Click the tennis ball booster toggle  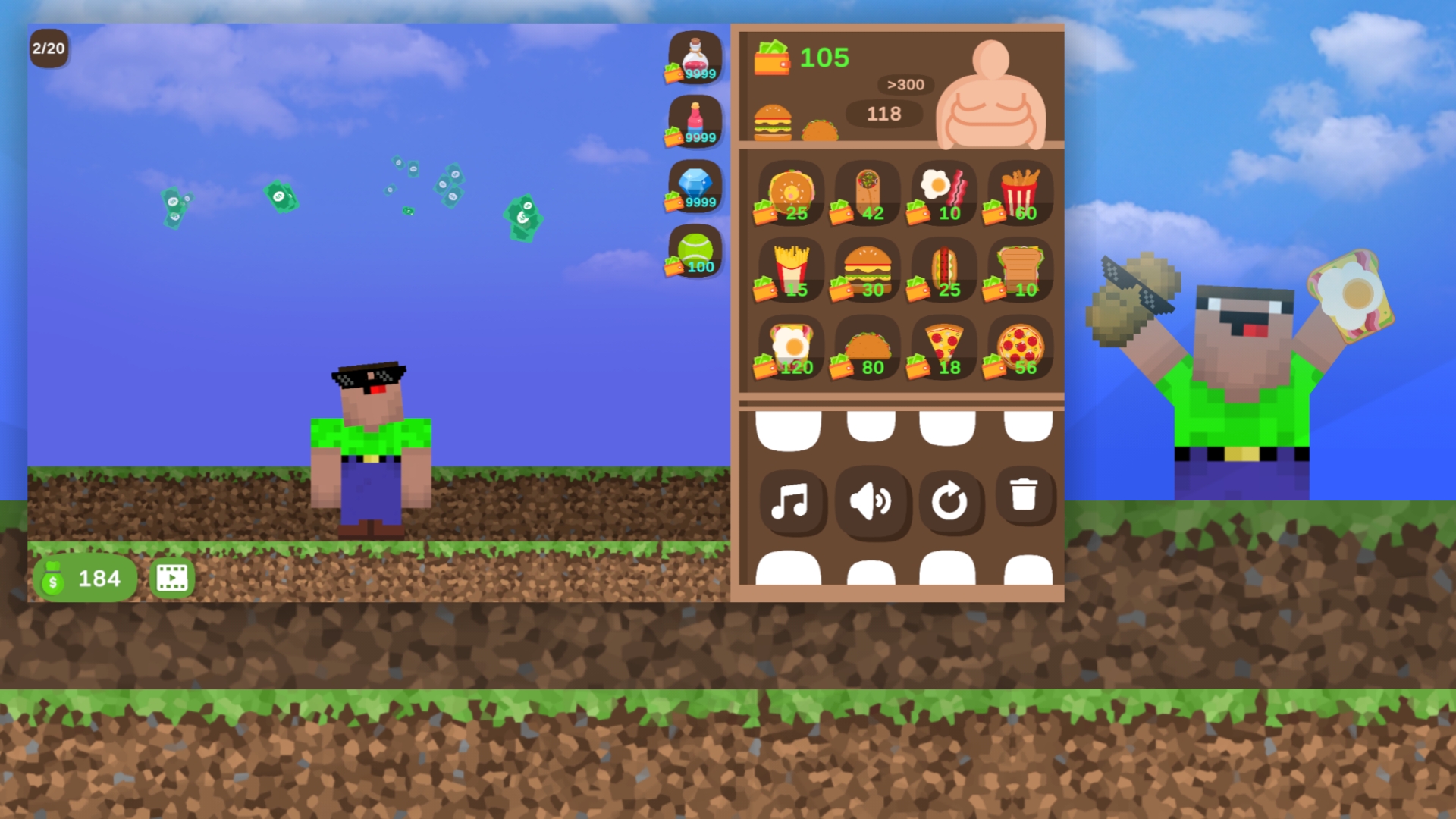[x=692, y=250]
